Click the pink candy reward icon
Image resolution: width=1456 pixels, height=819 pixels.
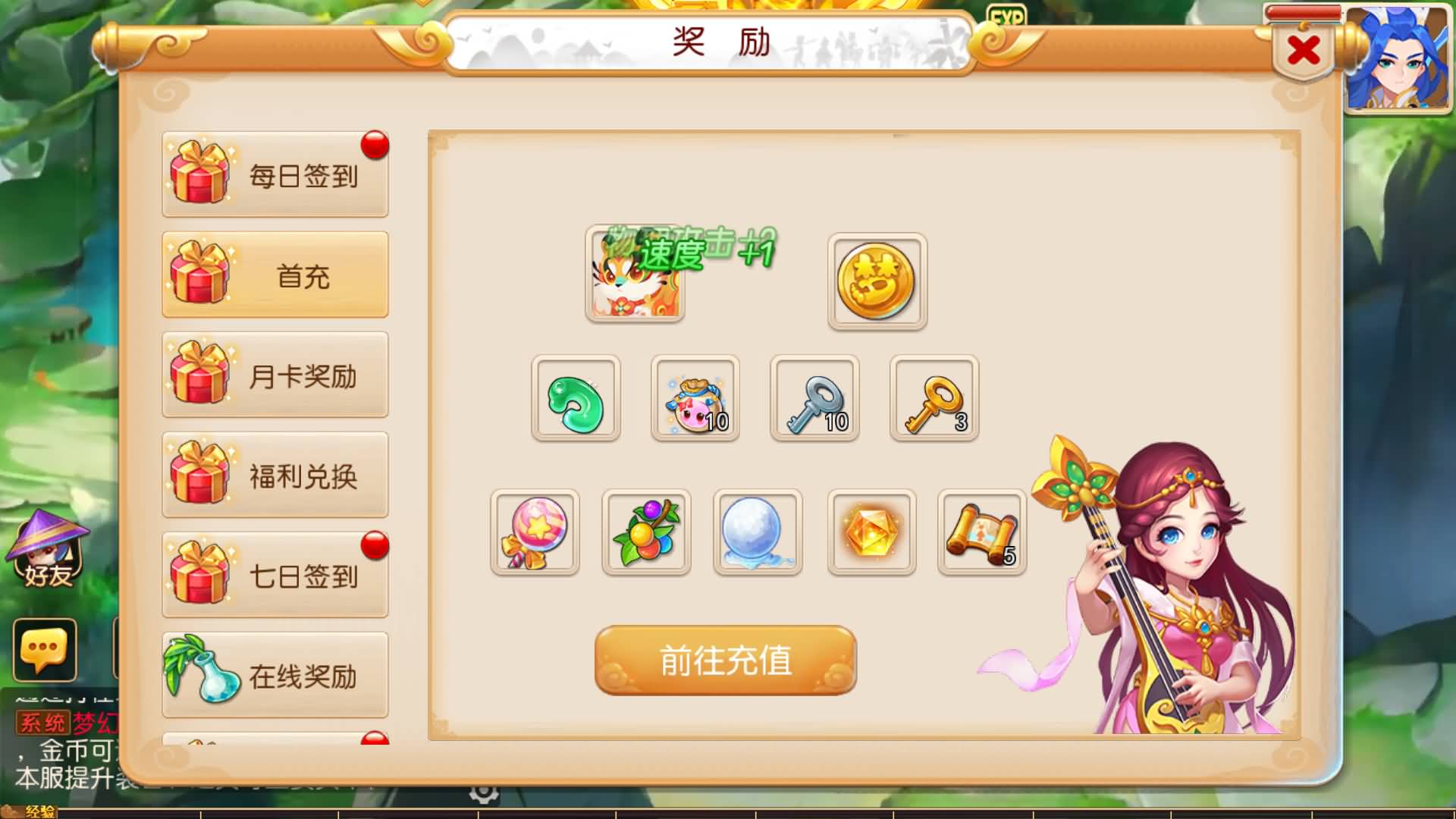[x=535, y=531]
